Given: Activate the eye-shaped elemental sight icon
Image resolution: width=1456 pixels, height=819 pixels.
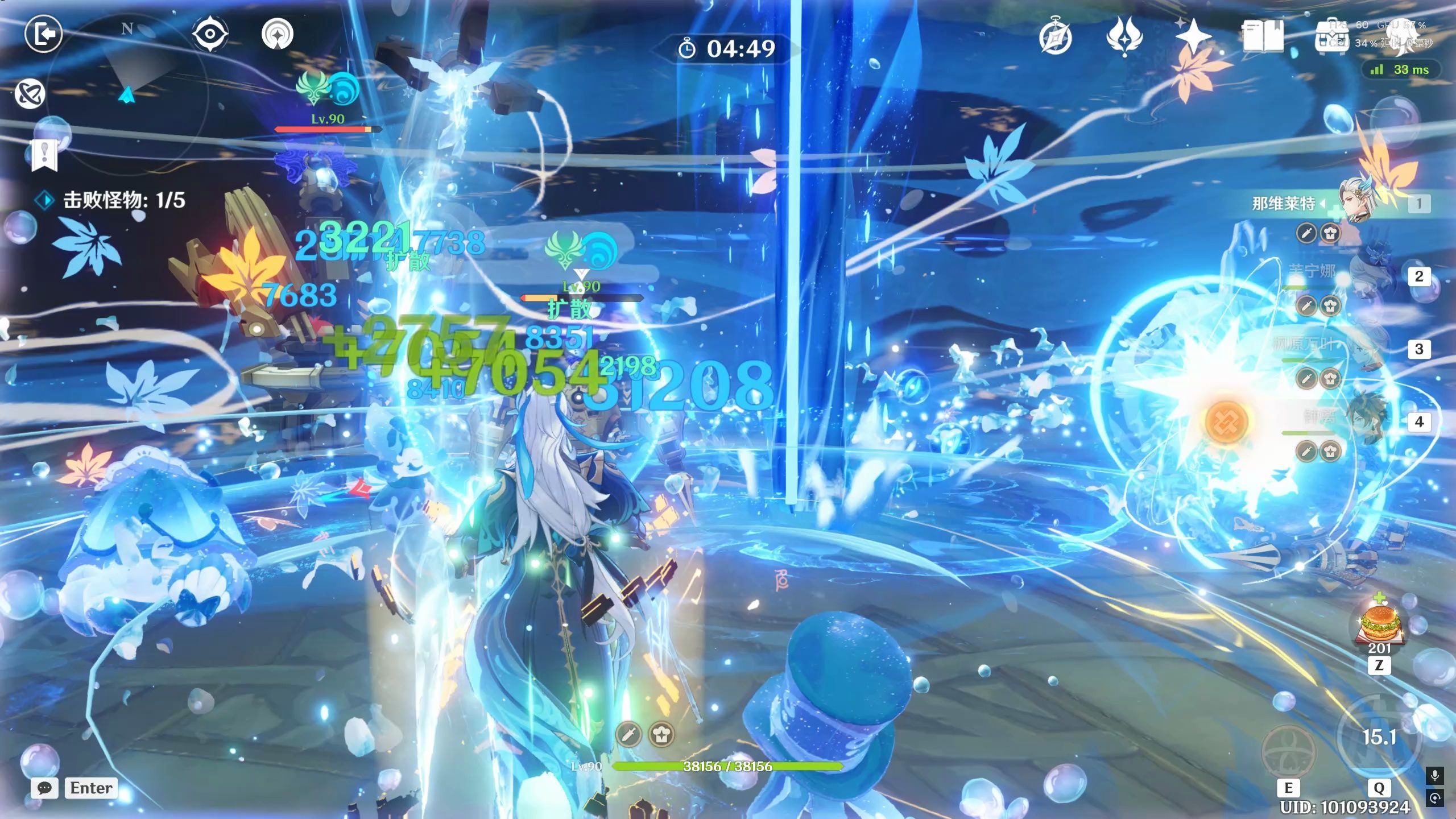Looking at the screenshot, I should pos(210,34).
